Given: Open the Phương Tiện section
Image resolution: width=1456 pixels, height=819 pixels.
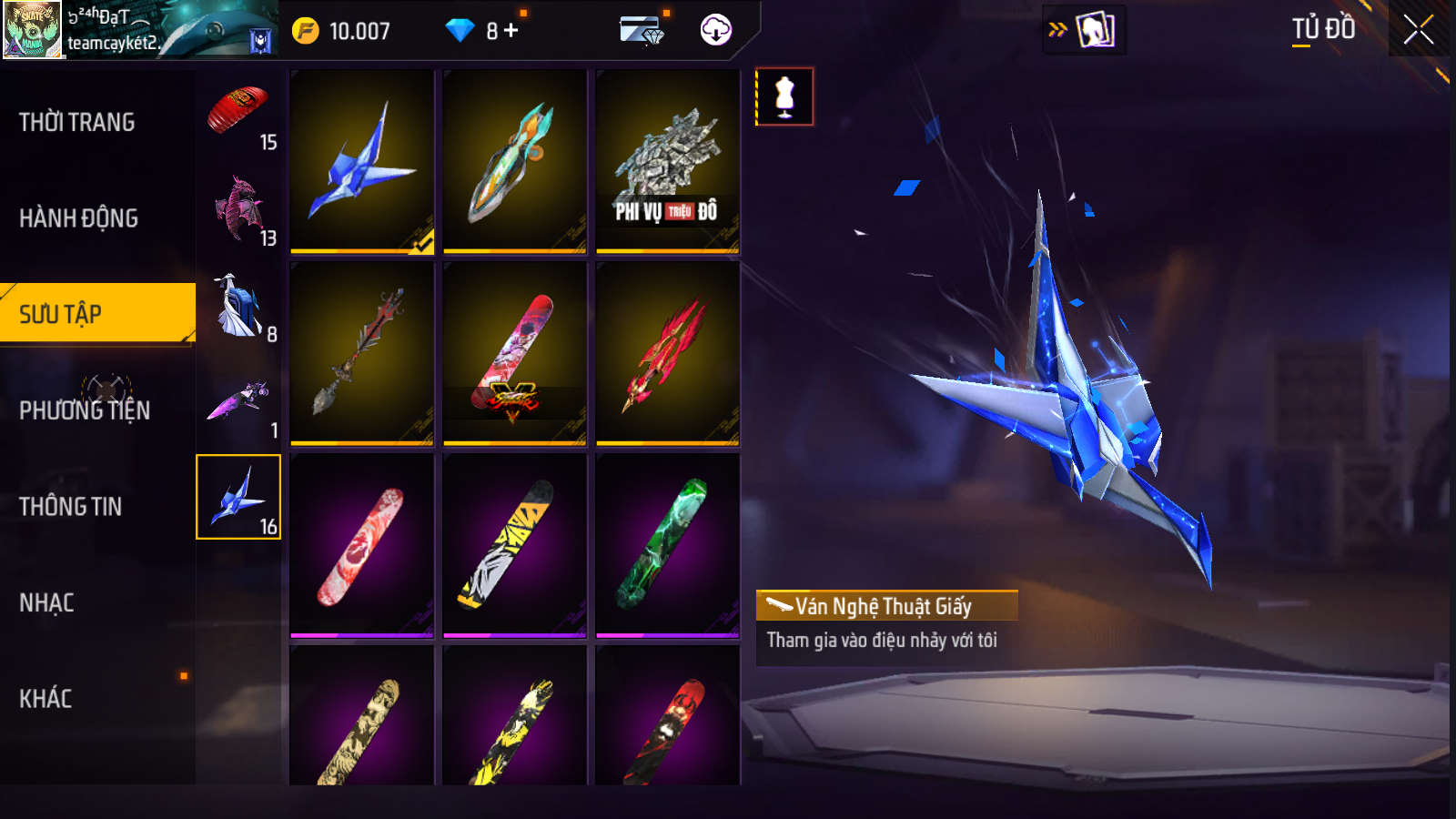Looking at the screenshot, I should point(85,410).
